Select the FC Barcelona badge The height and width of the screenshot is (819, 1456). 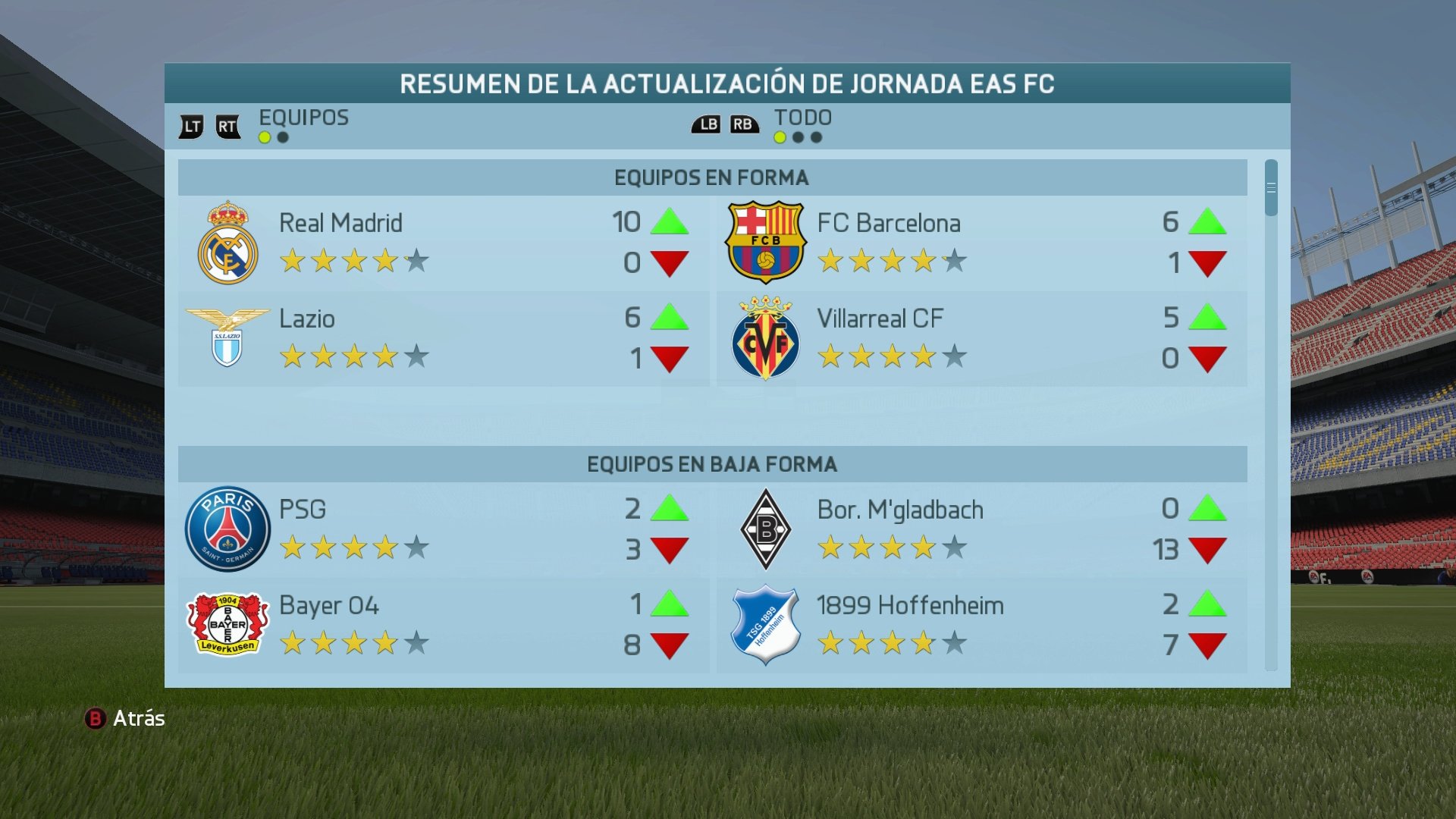[x=765, y=241]
